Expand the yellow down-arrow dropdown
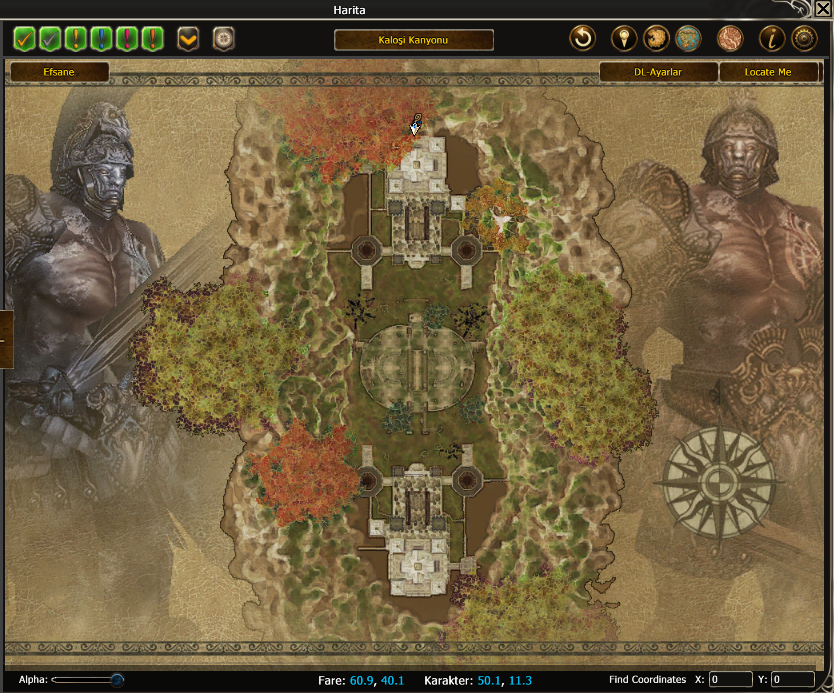The image size is (834, 693). 188,39
